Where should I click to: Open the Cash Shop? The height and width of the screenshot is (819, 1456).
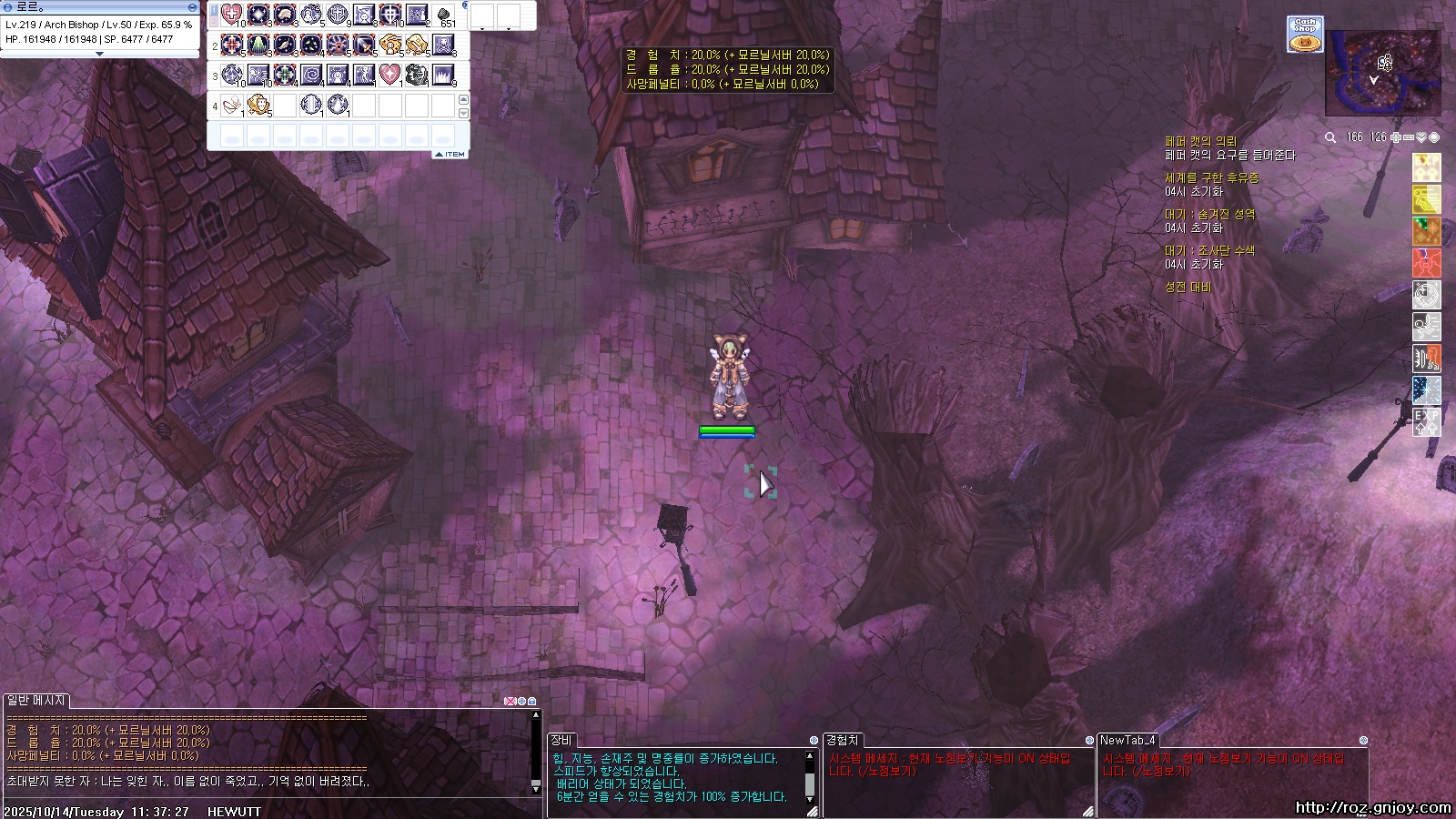[x=1305, y=35]
